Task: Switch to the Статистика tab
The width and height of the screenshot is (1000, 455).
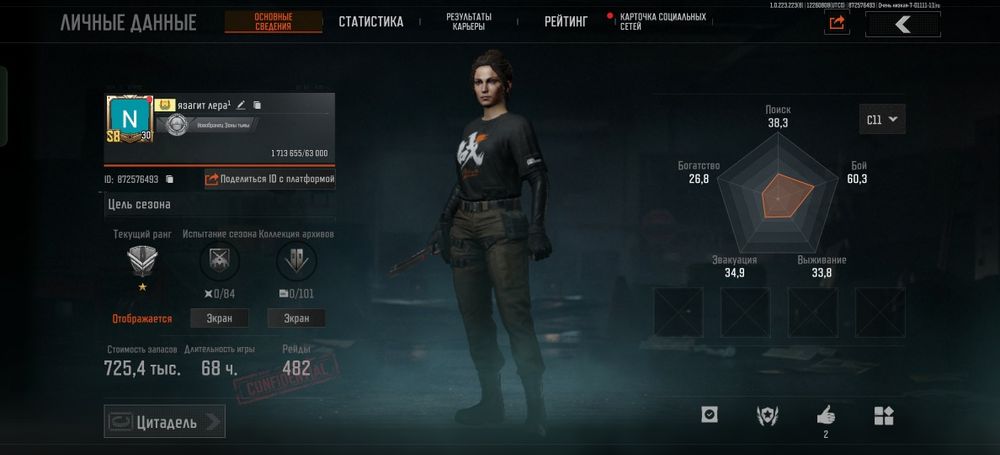Action: [370, 21]
